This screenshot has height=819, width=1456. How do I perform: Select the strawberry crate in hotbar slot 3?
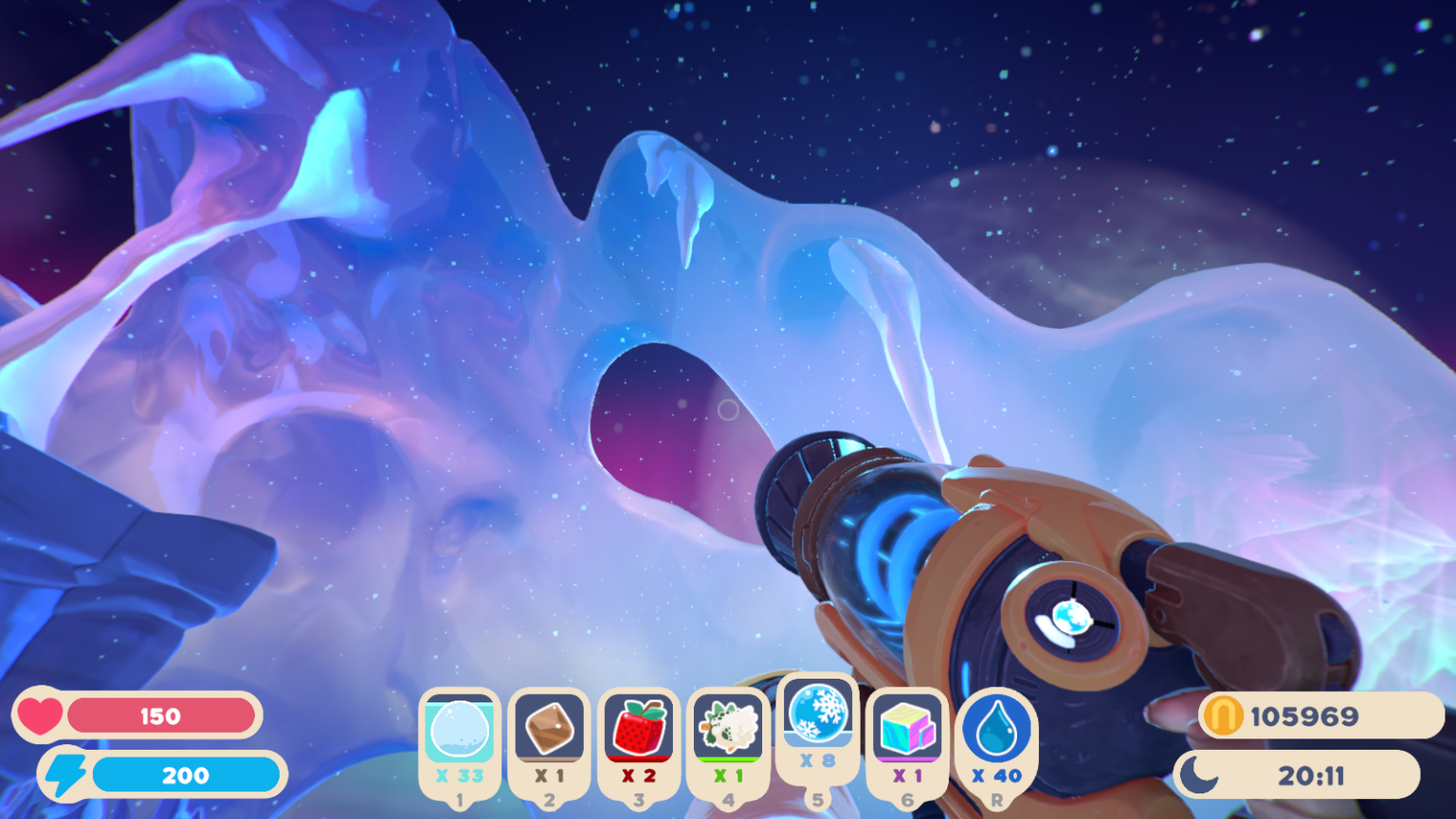click(x=639, y=730)
